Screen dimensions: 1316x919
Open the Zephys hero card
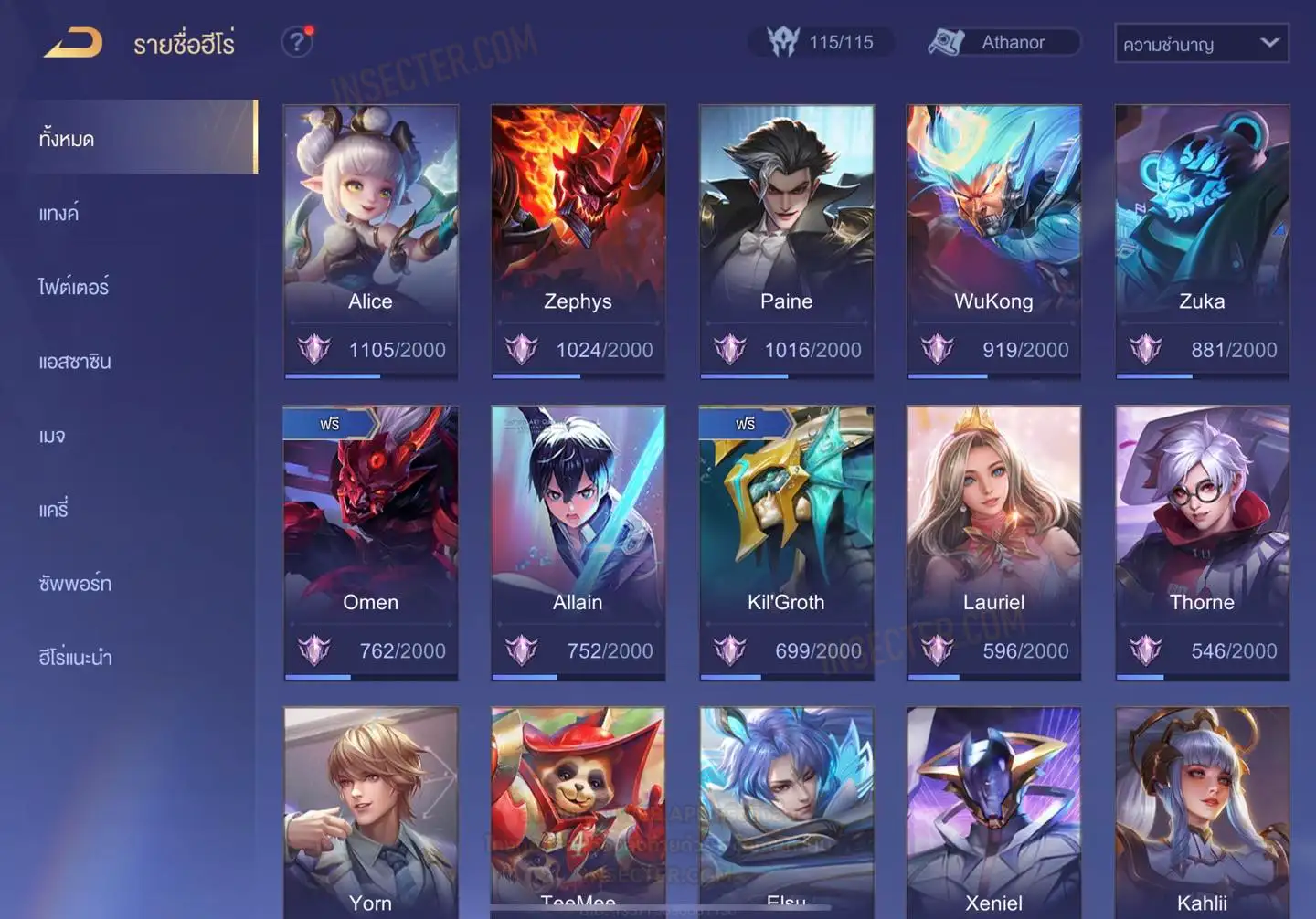click(x=578, y=239)
